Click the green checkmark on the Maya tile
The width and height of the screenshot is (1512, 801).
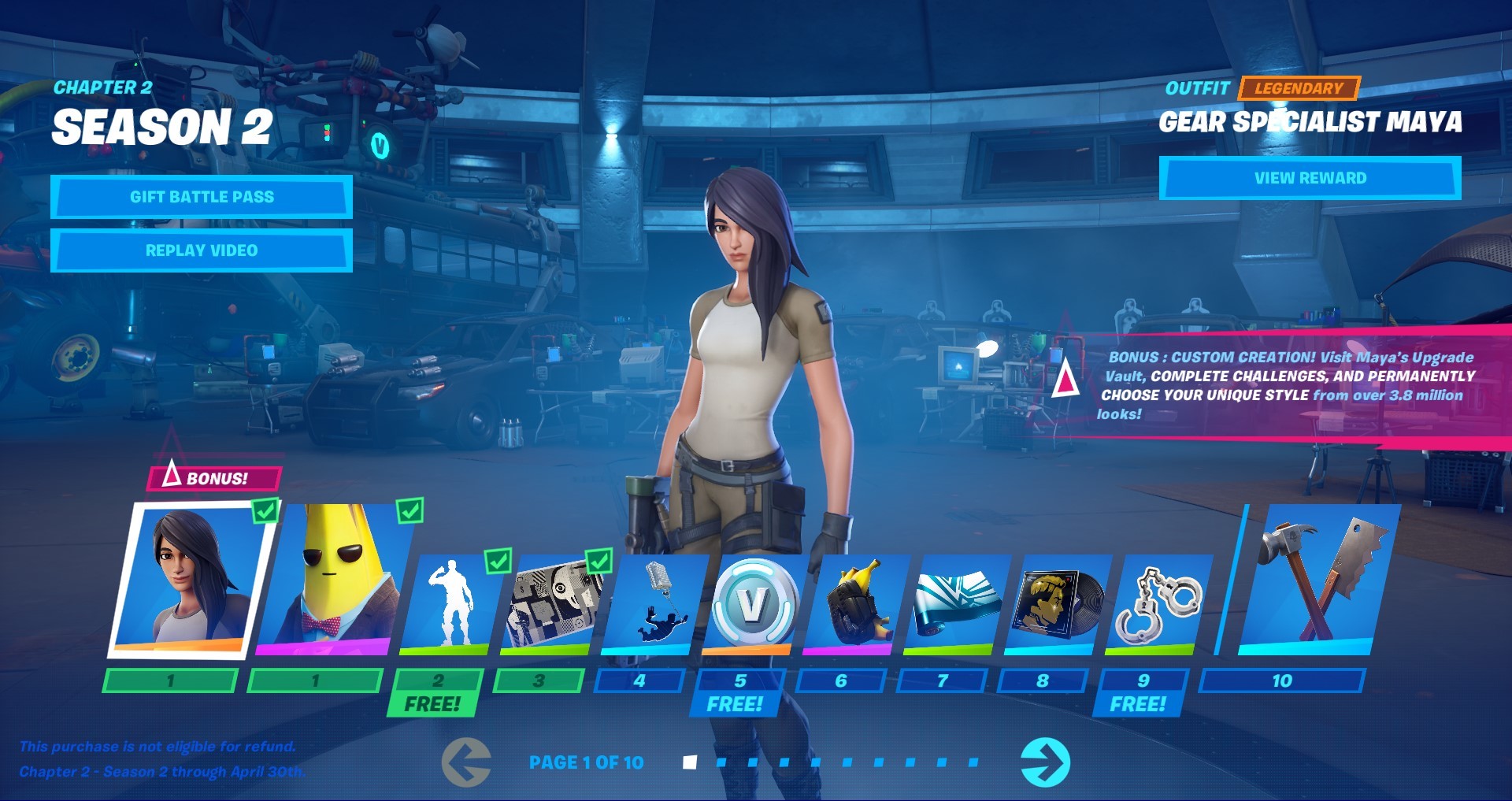(x=265, y=511)
